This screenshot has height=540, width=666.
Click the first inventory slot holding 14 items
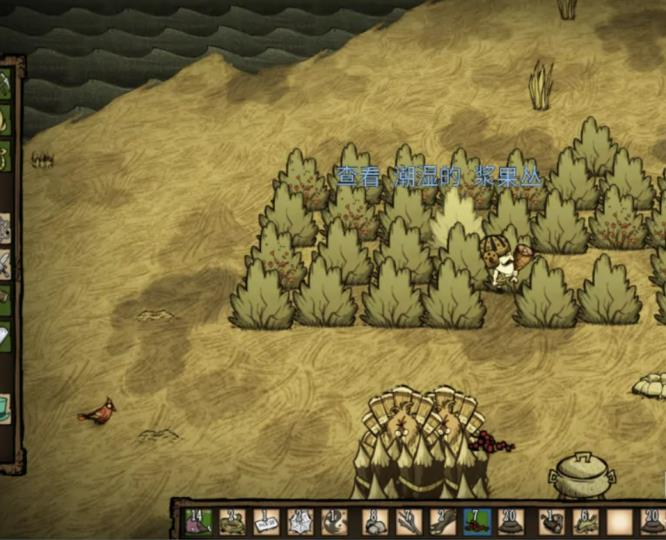(196, 521)
